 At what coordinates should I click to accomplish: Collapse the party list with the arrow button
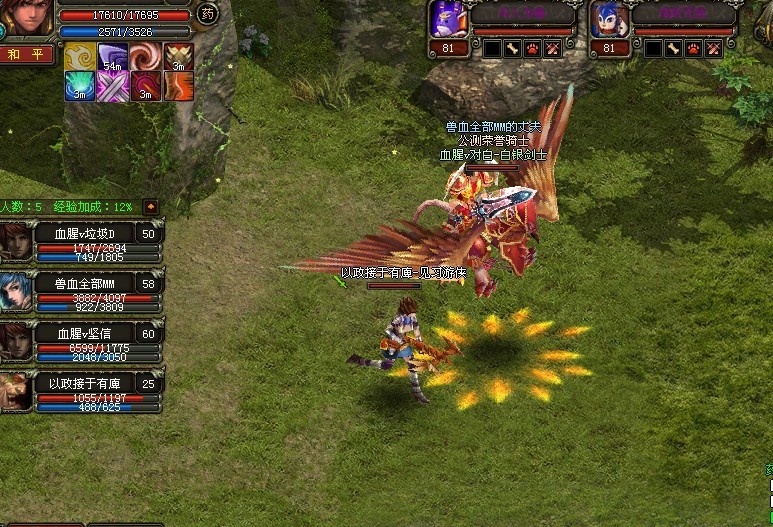[x=151, y=207]
